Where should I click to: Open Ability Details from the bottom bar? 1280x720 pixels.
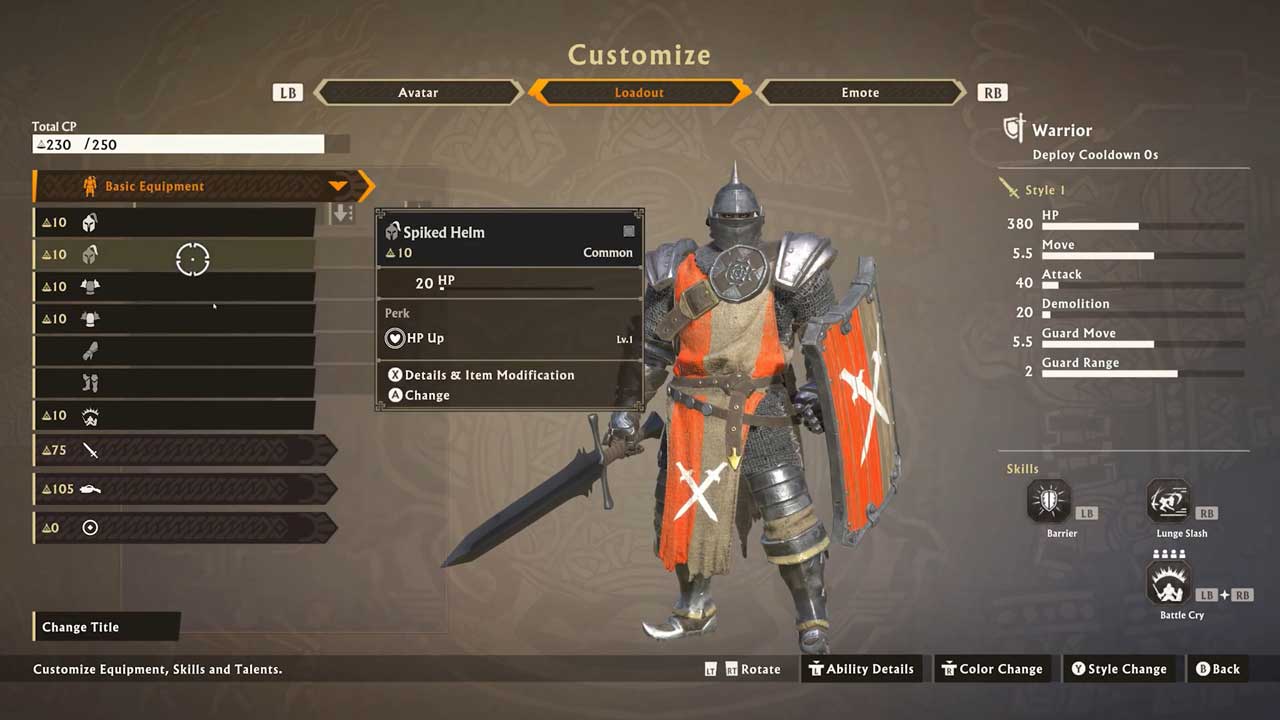tap(861, 669)
